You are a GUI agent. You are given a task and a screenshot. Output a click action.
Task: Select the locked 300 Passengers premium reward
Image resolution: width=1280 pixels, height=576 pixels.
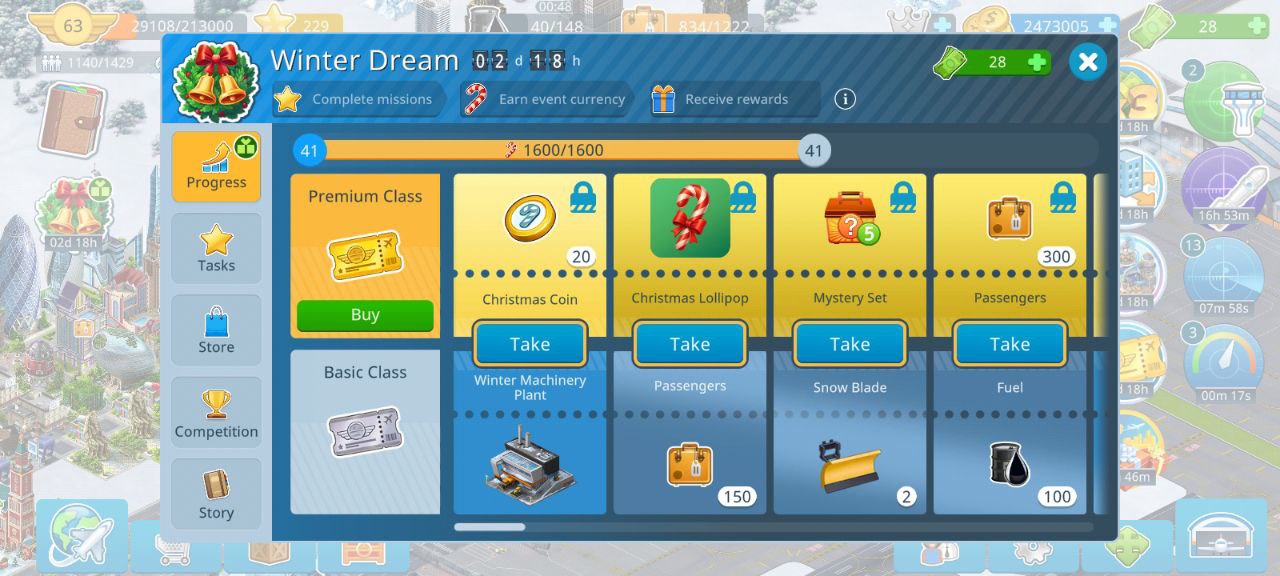[1010, 222]
